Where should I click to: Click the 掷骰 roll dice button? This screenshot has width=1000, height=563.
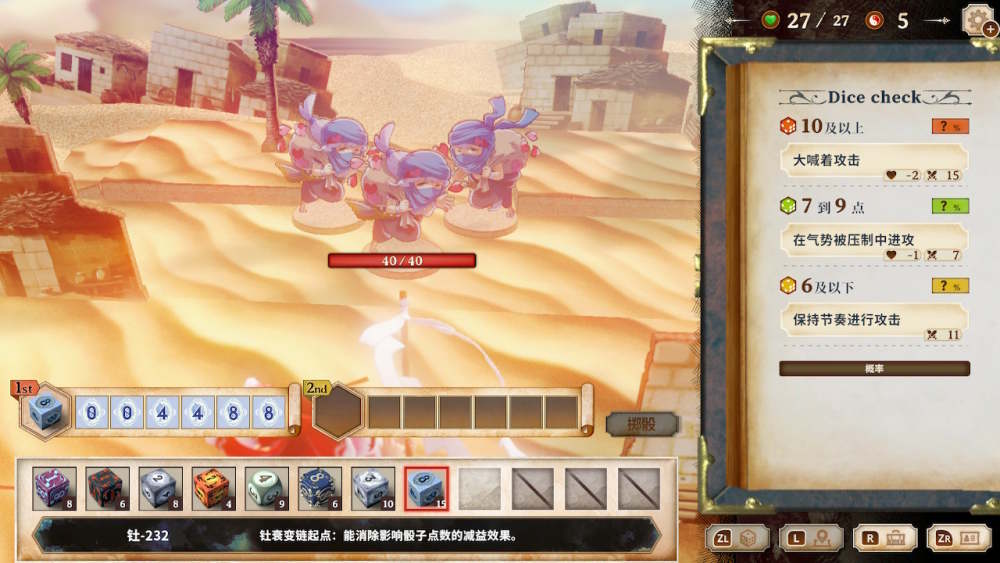641,424
